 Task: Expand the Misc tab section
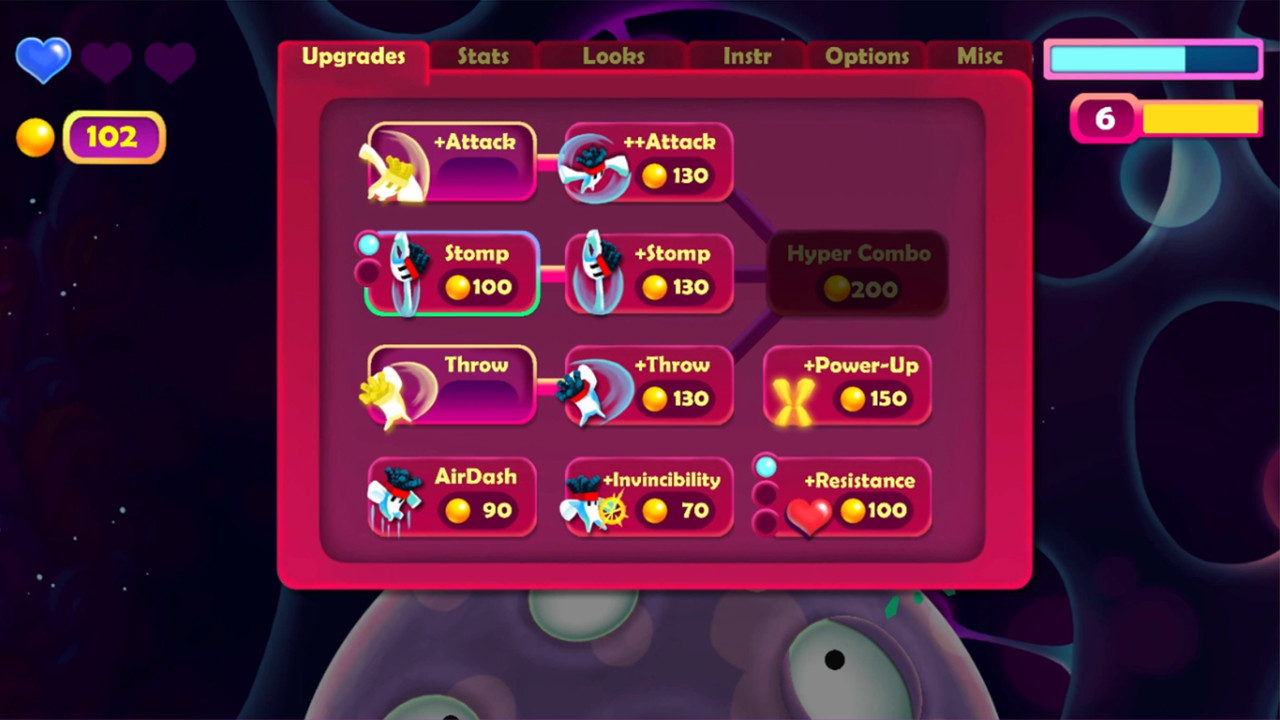[x=979, y=57]
